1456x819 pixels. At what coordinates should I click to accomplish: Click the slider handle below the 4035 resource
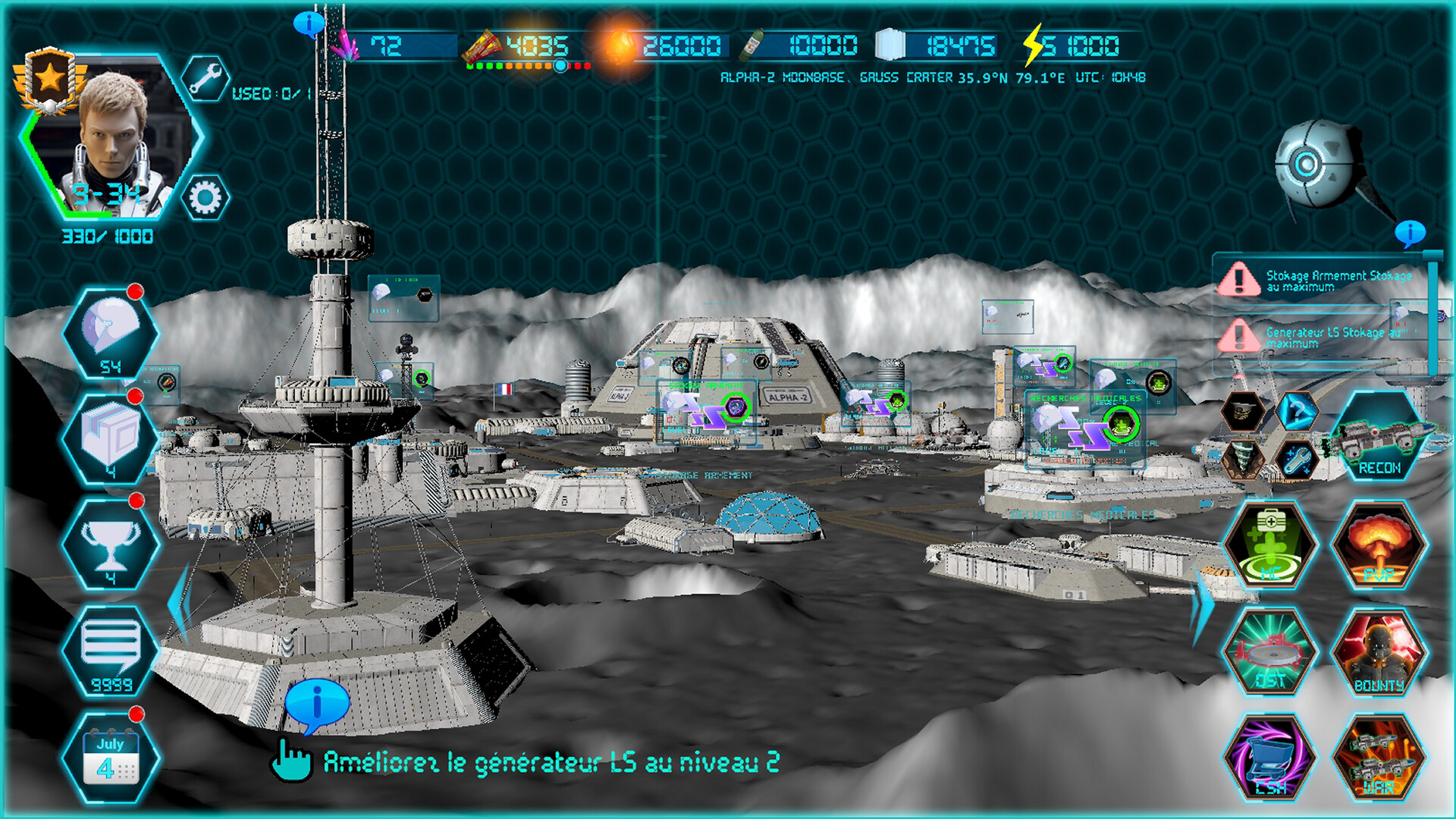point(559,67)
